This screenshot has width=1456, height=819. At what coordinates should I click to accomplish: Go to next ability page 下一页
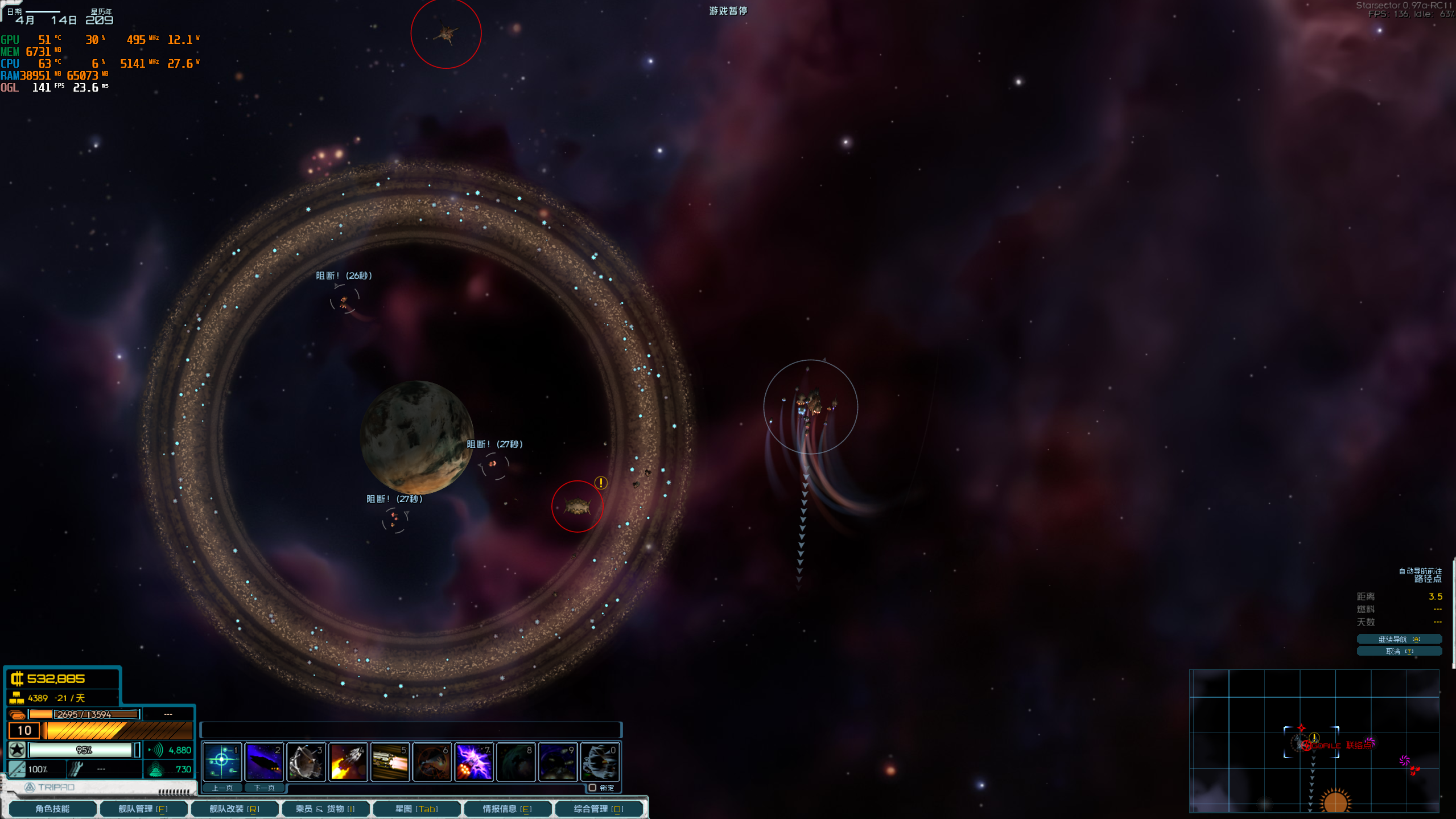[264, 788]
